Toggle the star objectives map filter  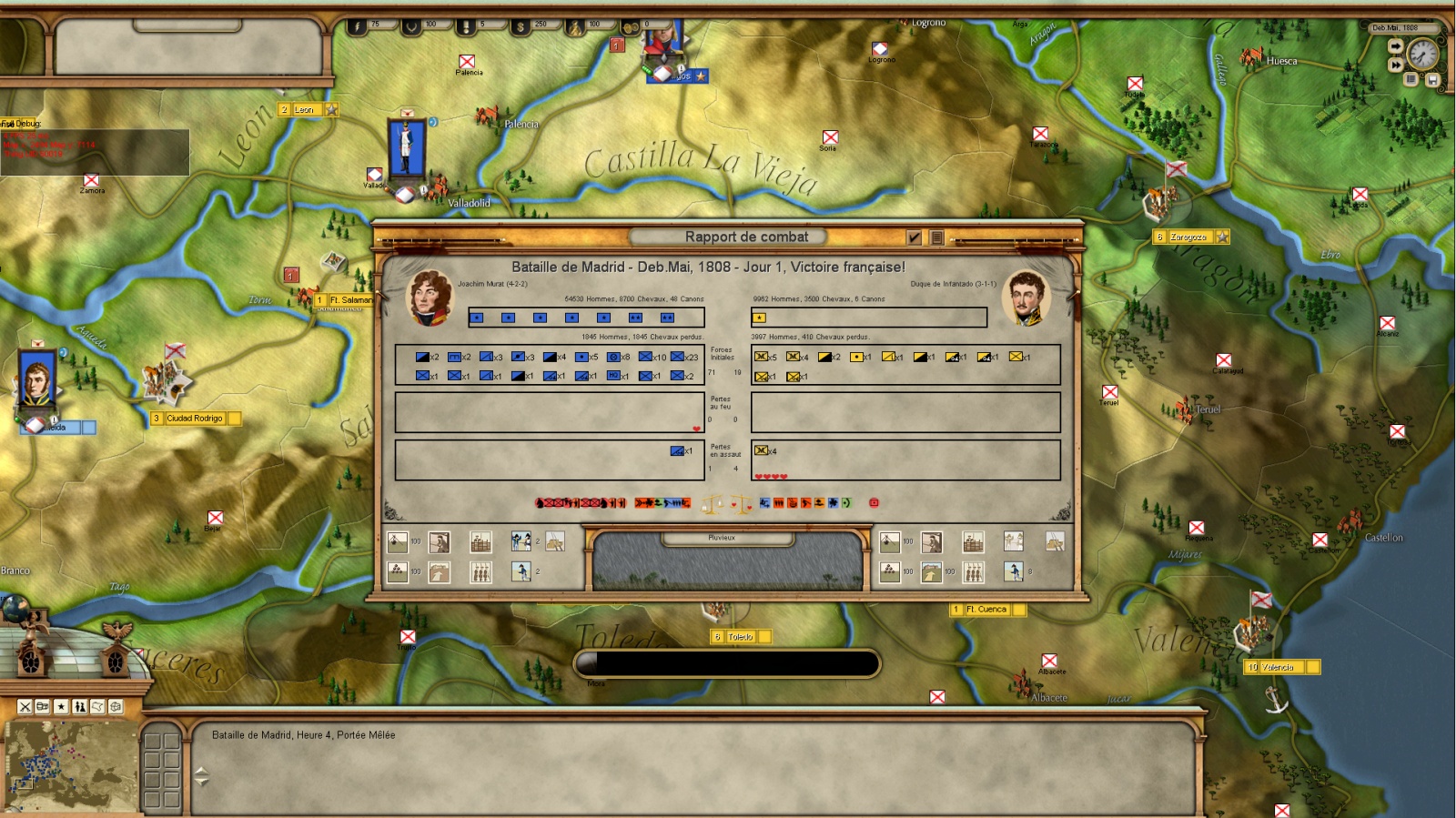[x=61, y=707]
